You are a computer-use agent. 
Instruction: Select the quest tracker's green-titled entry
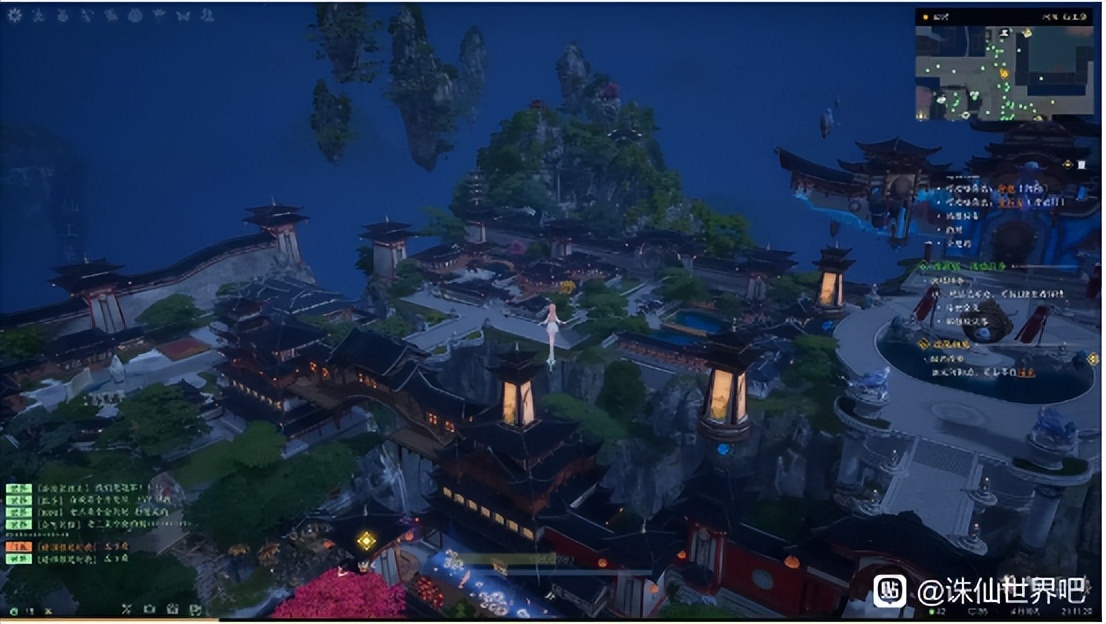pos(960,265)
